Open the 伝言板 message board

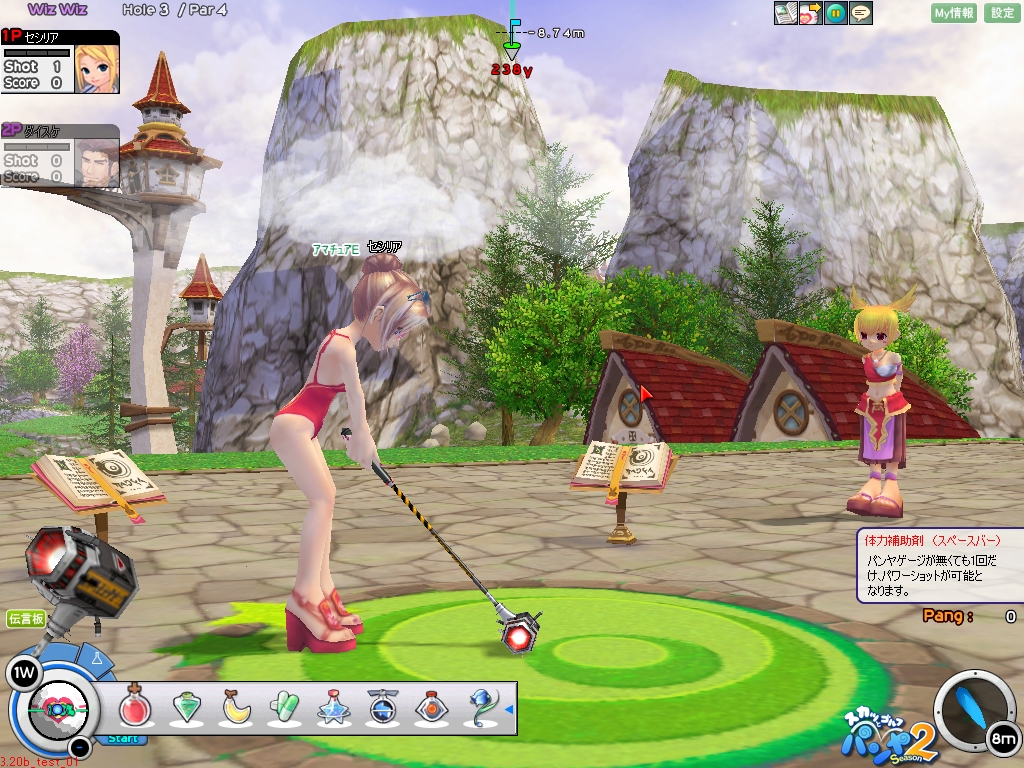click(x=26, y=619)
